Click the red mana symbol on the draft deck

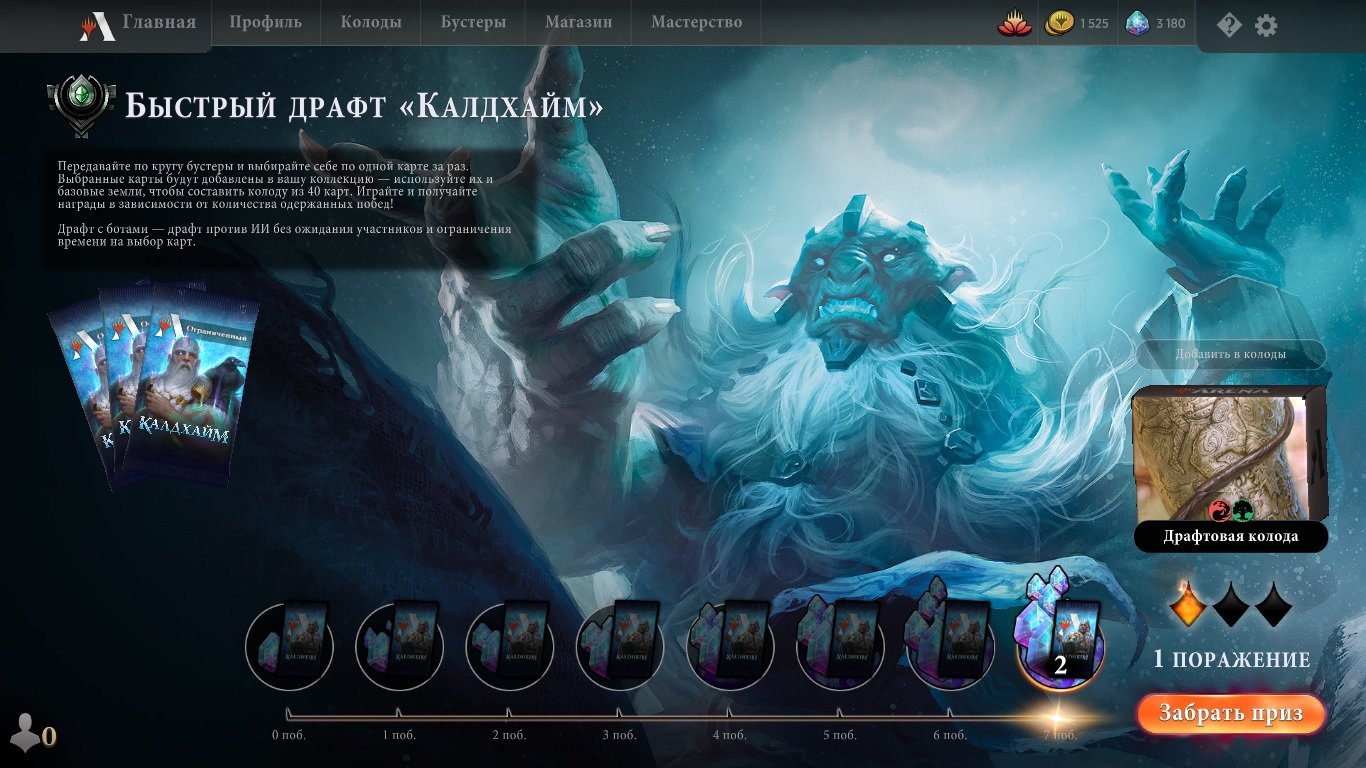click(x=1219, y=510)
